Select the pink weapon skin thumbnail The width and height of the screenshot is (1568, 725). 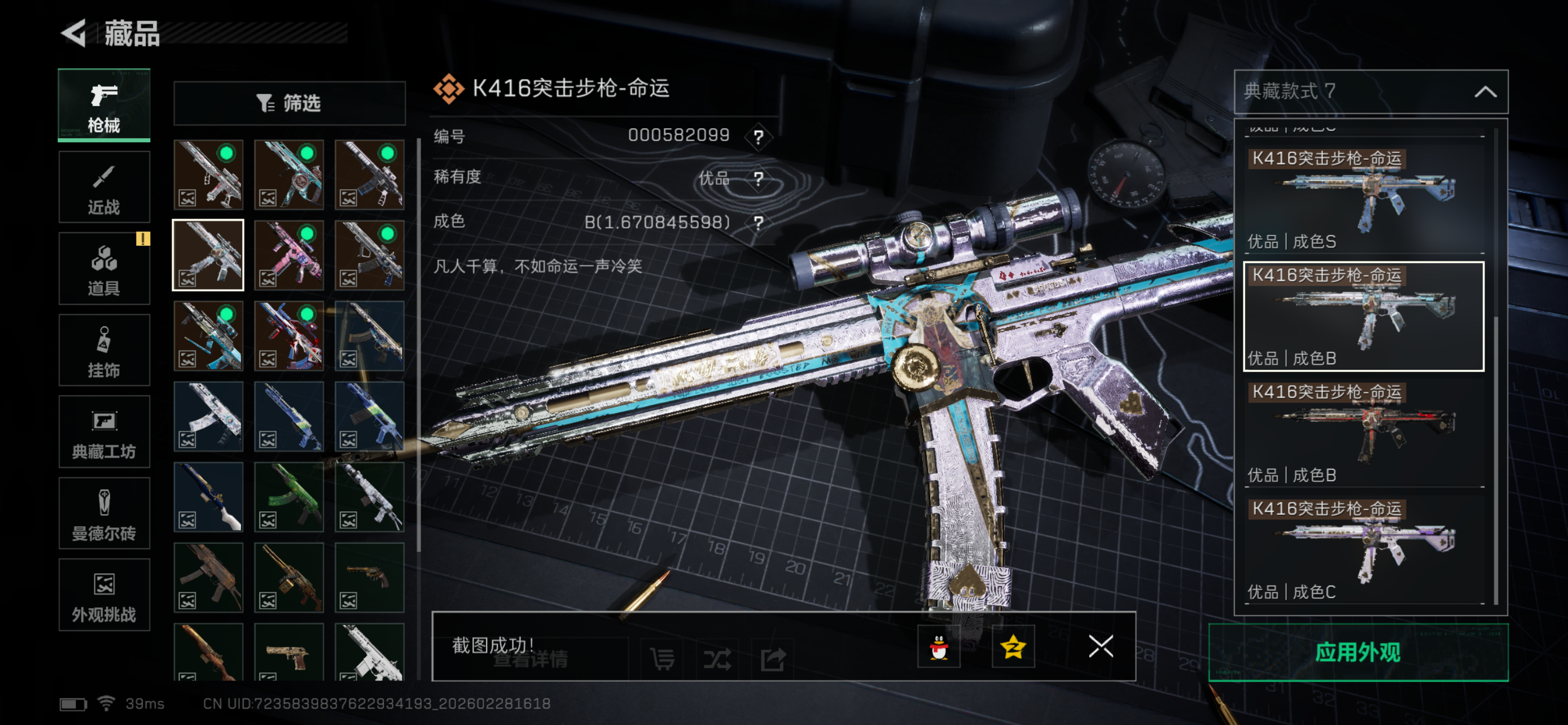click(x=289, y=255)
